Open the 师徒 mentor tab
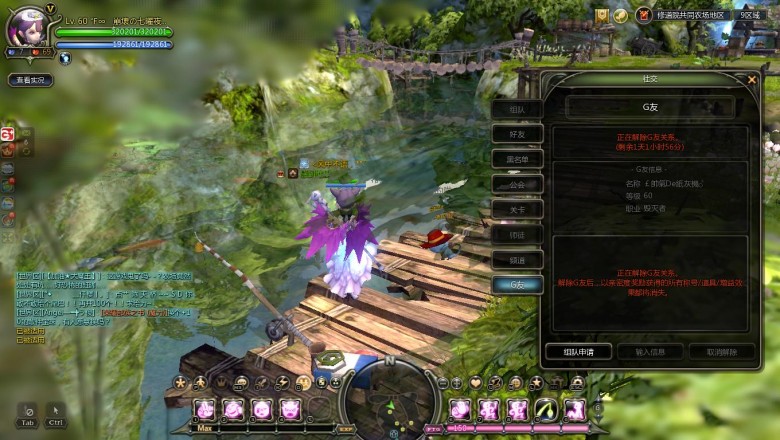The width and height of the screenshot is (780, 440). point(517,234)
